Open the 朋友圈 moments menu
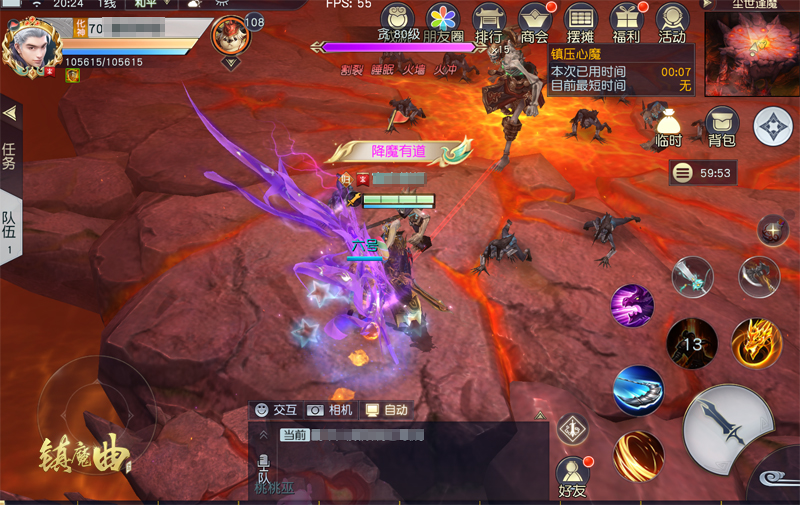 coord(442,23)
